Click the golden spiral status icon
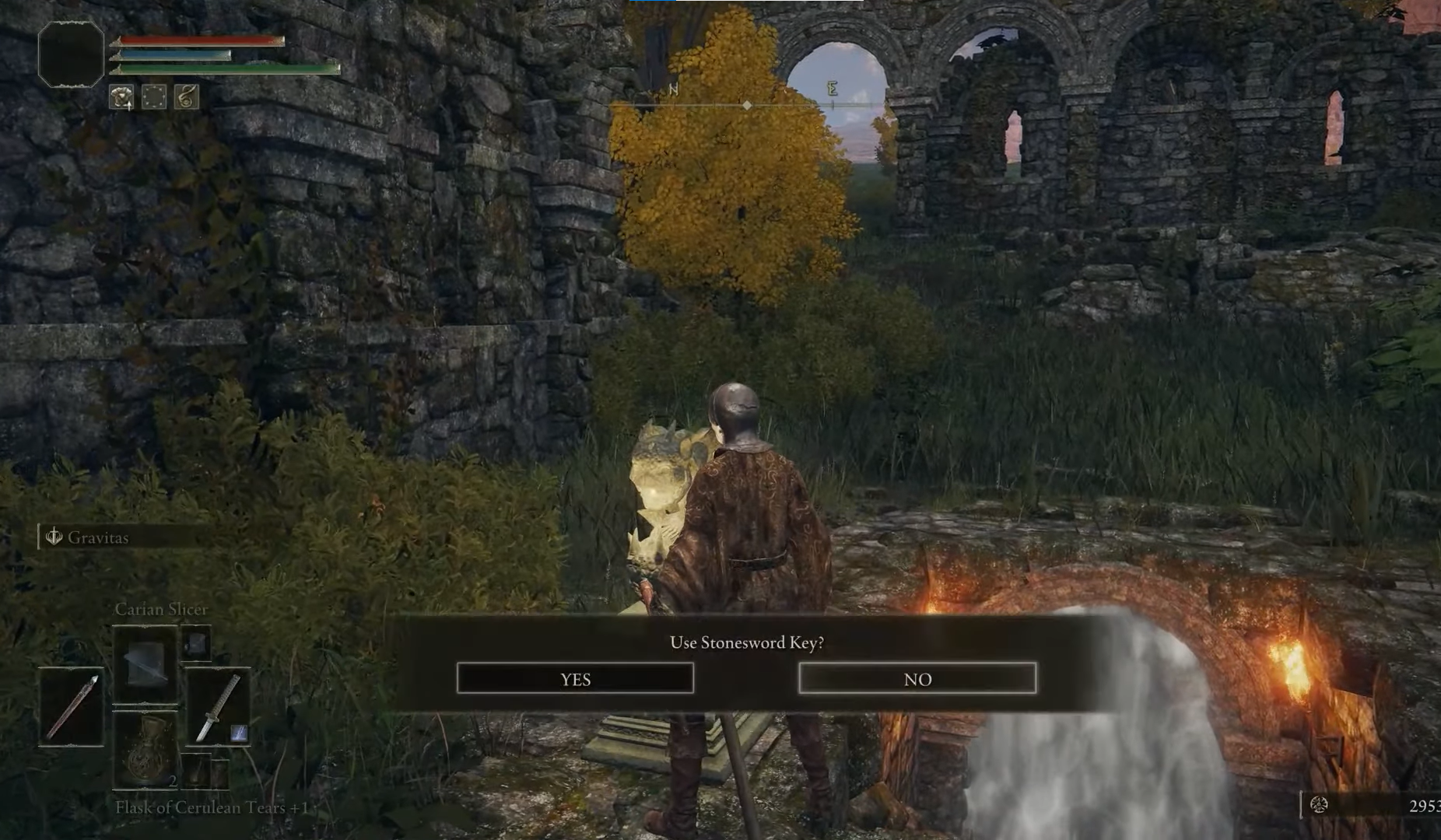1441x840 pixels. pos(187,97)
